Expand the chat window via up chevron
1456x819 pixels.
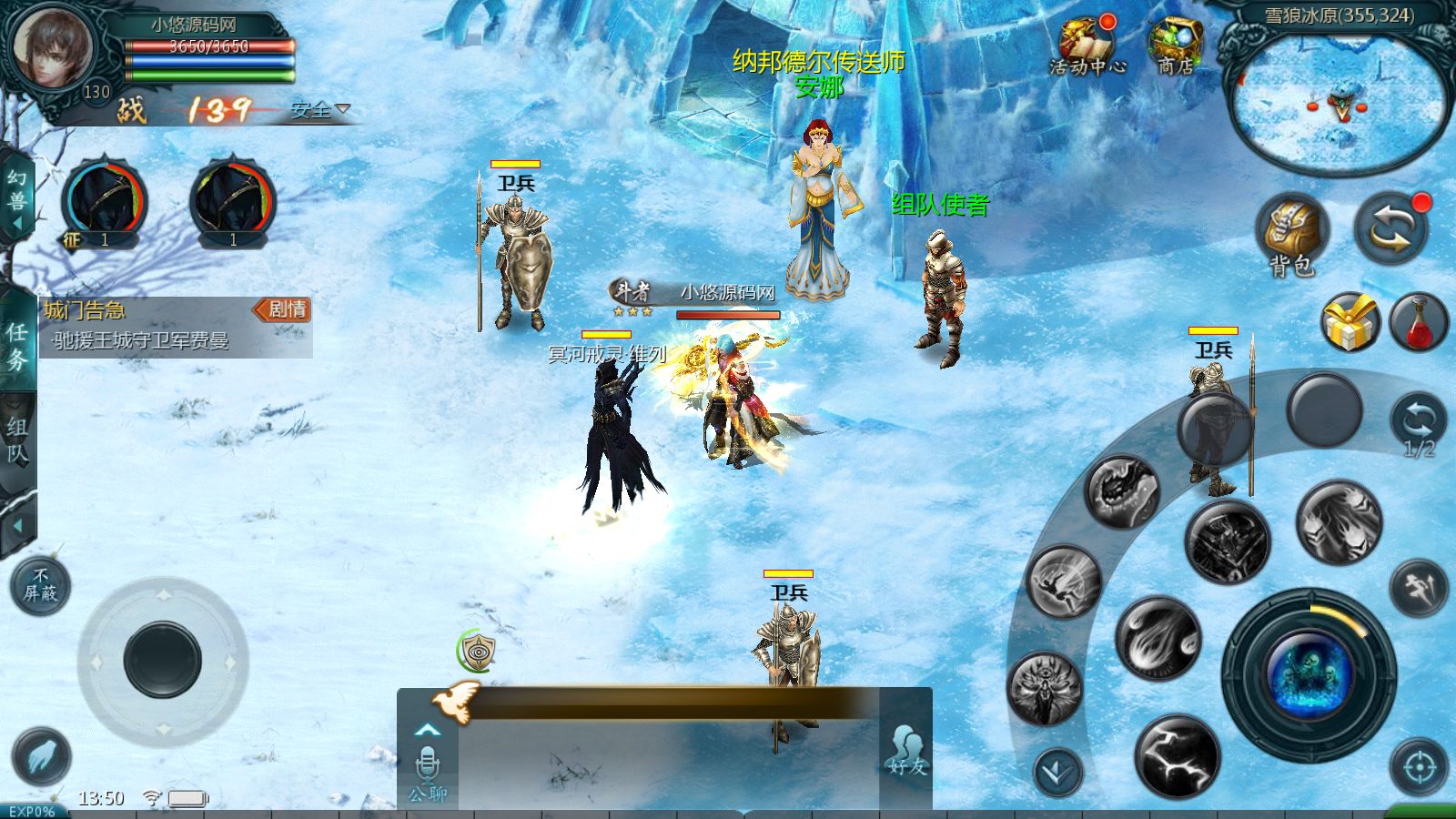tap(428, 731)
